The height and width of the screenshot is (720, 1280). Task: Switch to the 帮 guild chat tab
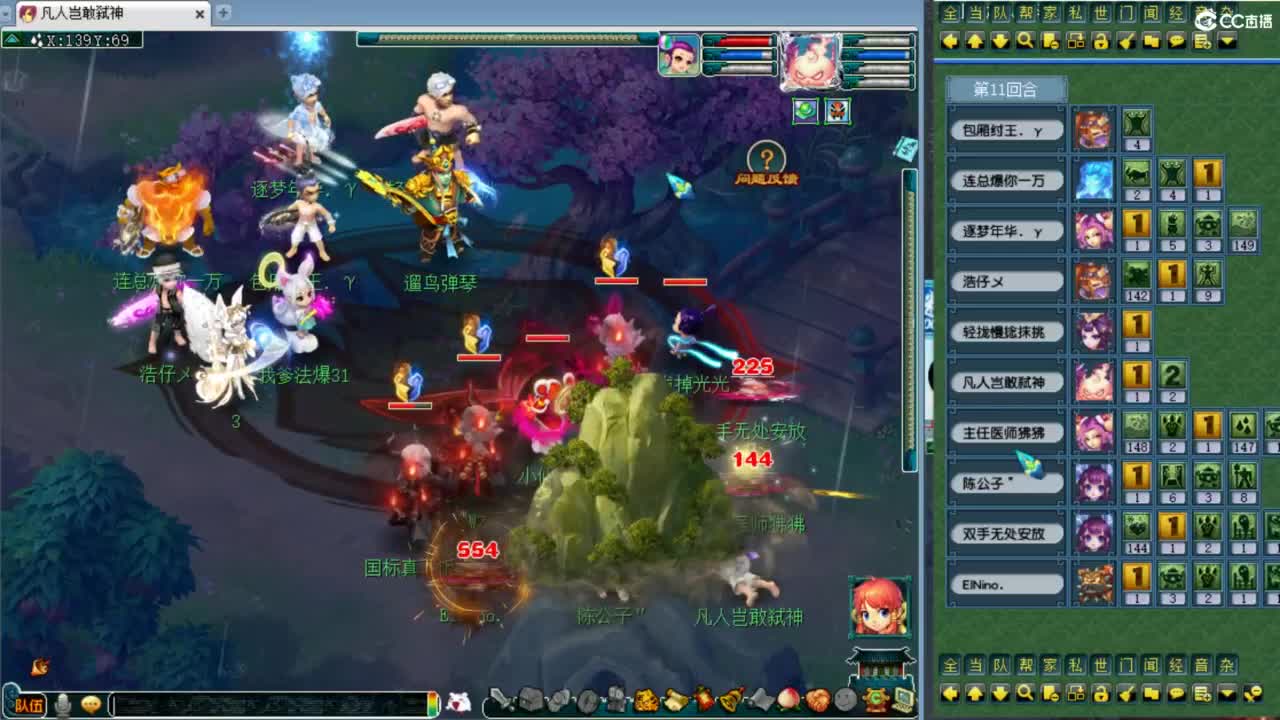coord(1023,12)
